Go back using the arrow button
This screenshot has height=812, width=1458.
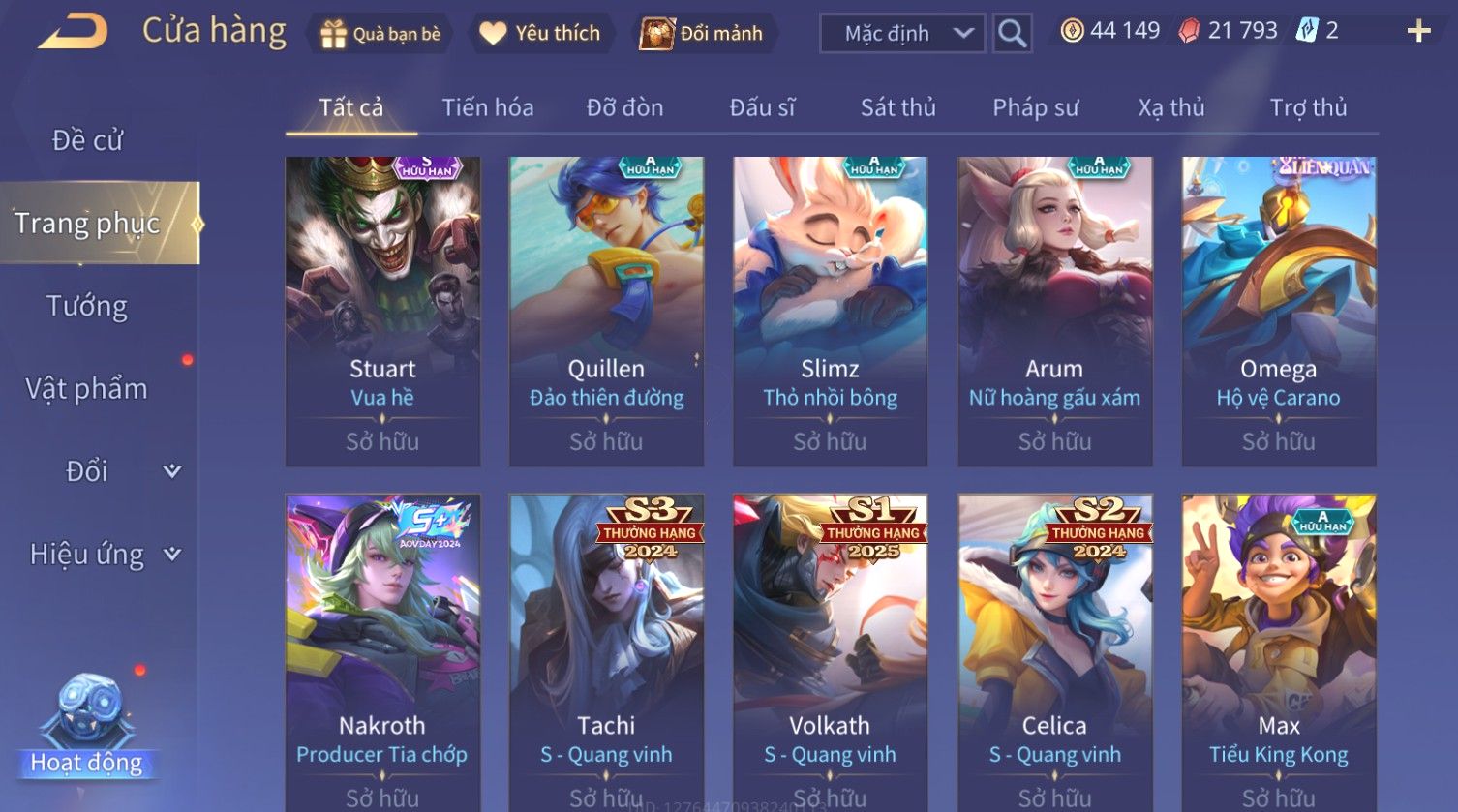73,32
